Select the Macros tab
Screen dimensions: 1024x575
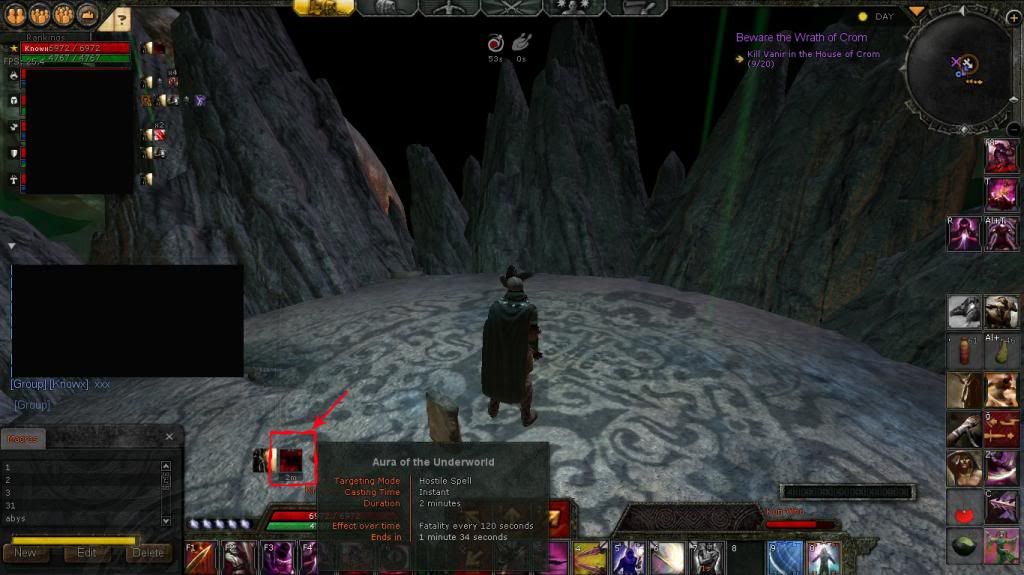click(22, 438)
